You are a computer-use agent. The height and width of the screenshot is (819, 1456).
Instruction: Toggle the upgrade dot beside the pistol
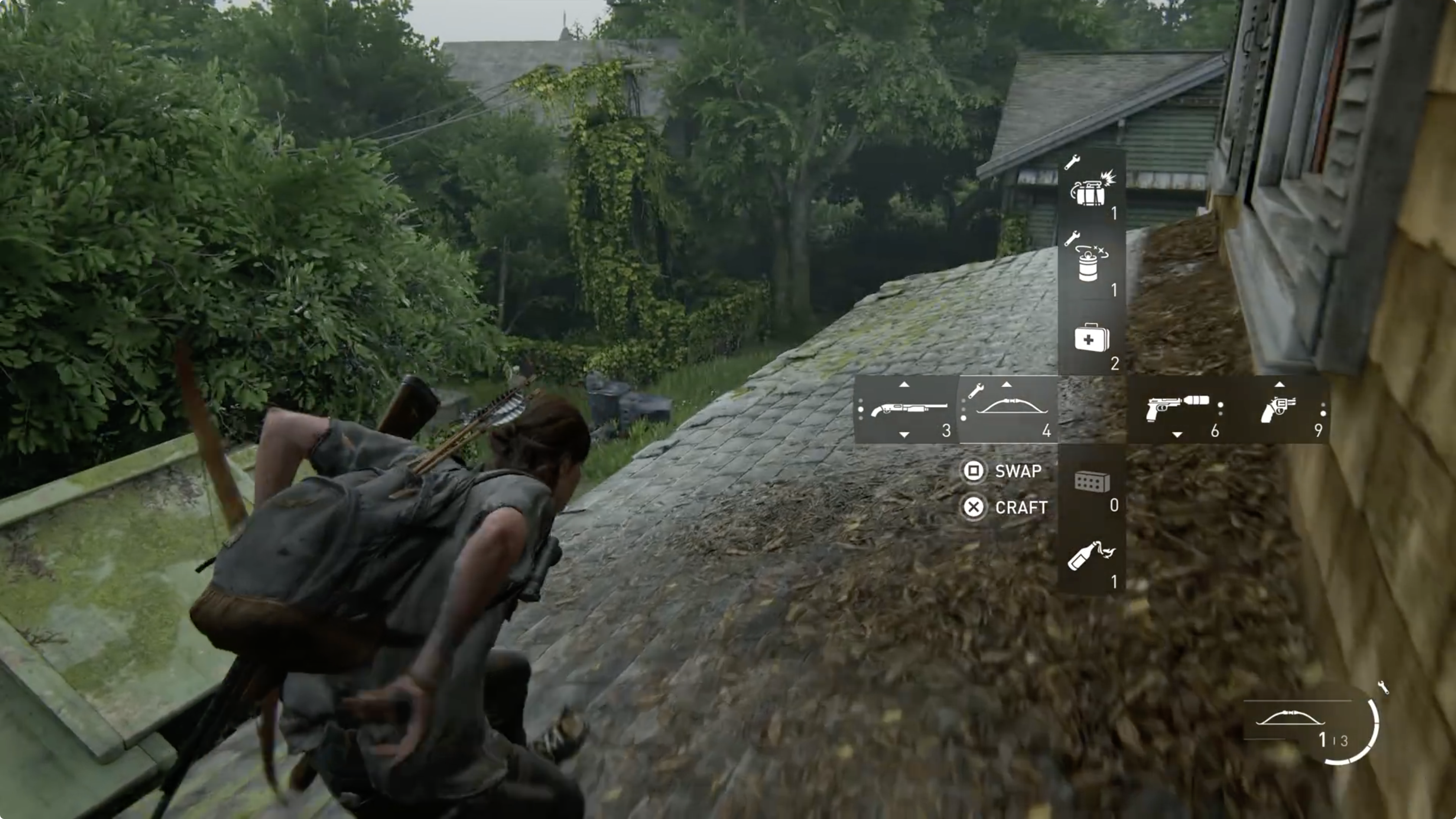(1221, 404)
